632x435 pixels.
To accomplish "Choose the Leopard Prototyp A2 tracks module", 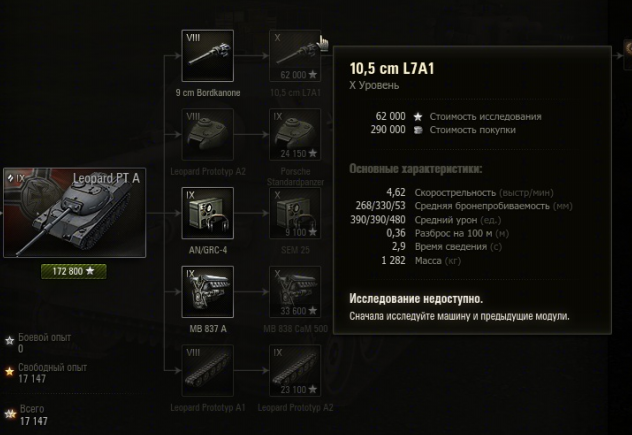I will 295,369.
